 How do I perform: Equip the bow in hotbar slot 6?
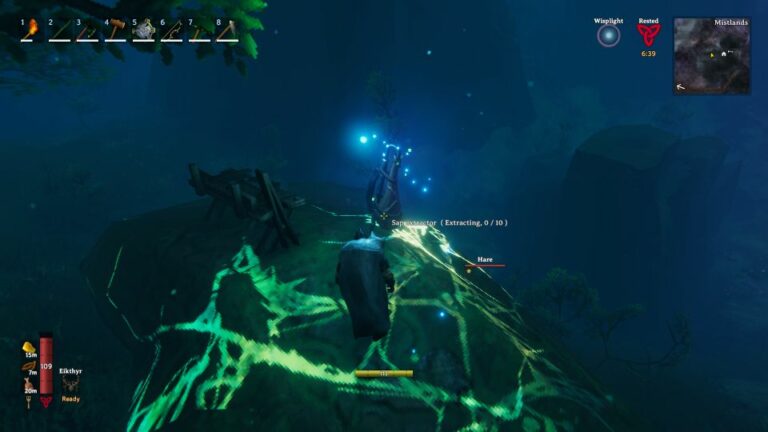pyautogui.click(x=172, y=30)
